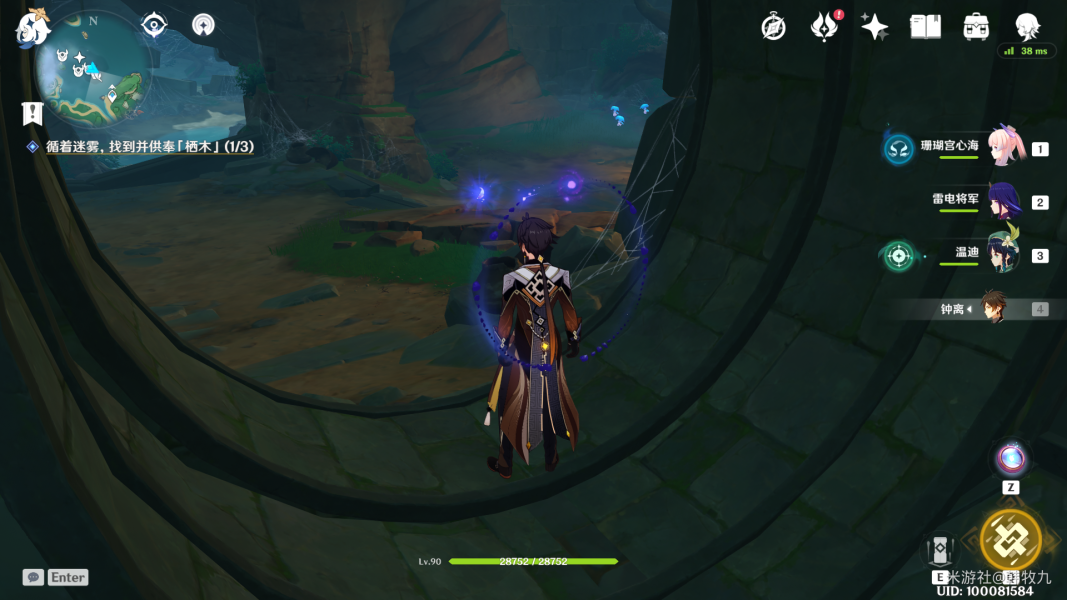Cast the stone pillar elemental skill
This screenshot has height=600, width=1067.
tap(940, 551)
